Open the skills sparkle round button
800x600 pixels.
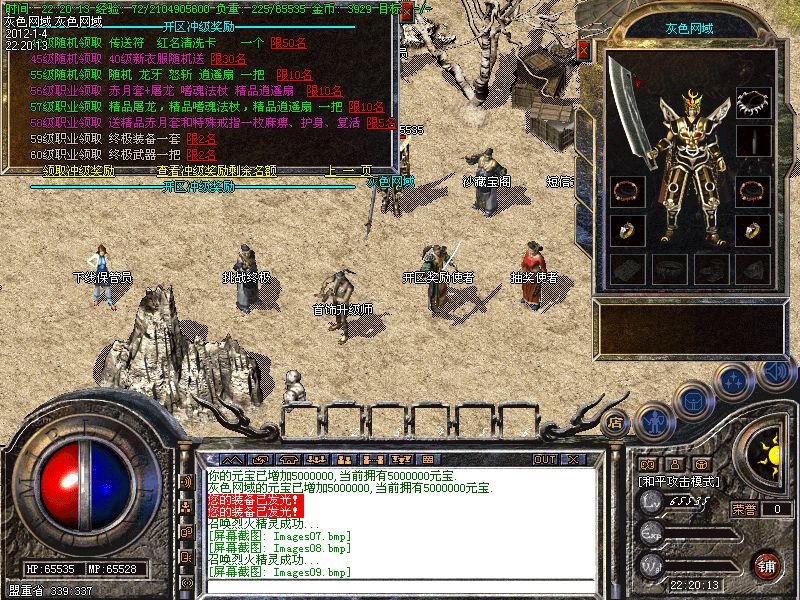tap(735, 381)
